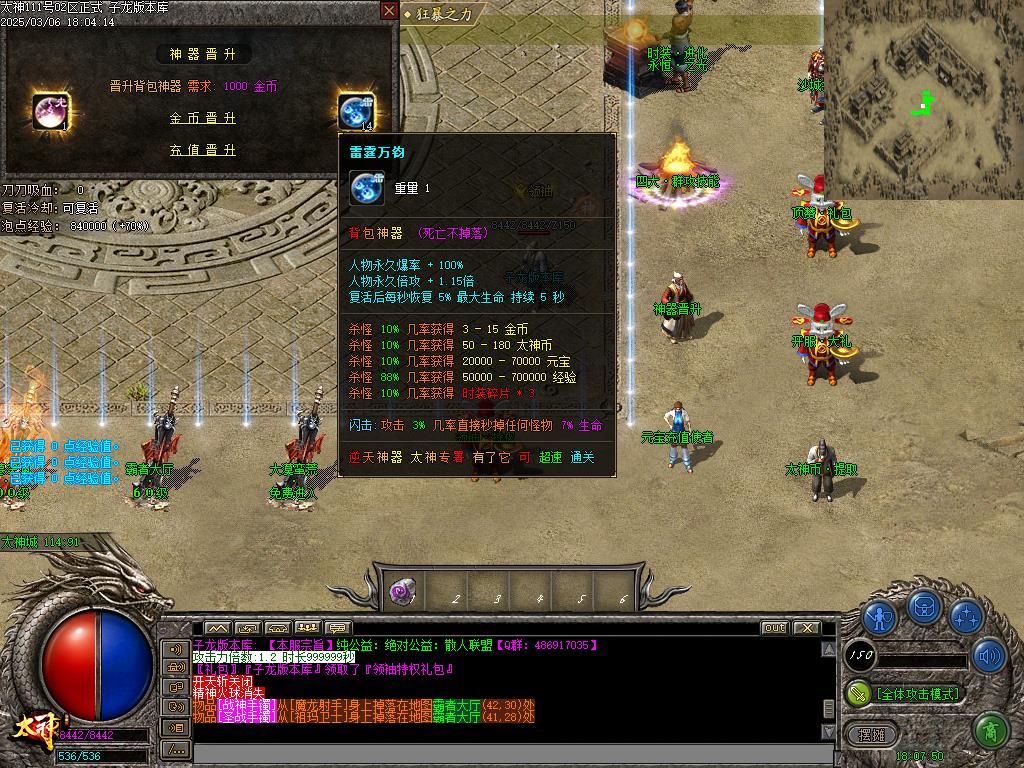Open the minimap
Screen dimensions: 1024x768
click(x=923, y=99)
